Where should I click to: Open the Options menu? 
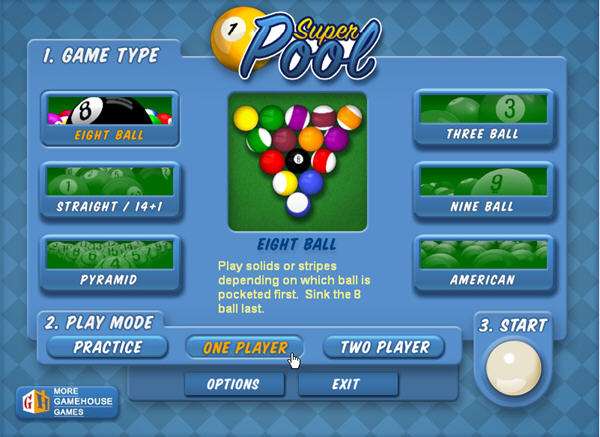(233, 384)
